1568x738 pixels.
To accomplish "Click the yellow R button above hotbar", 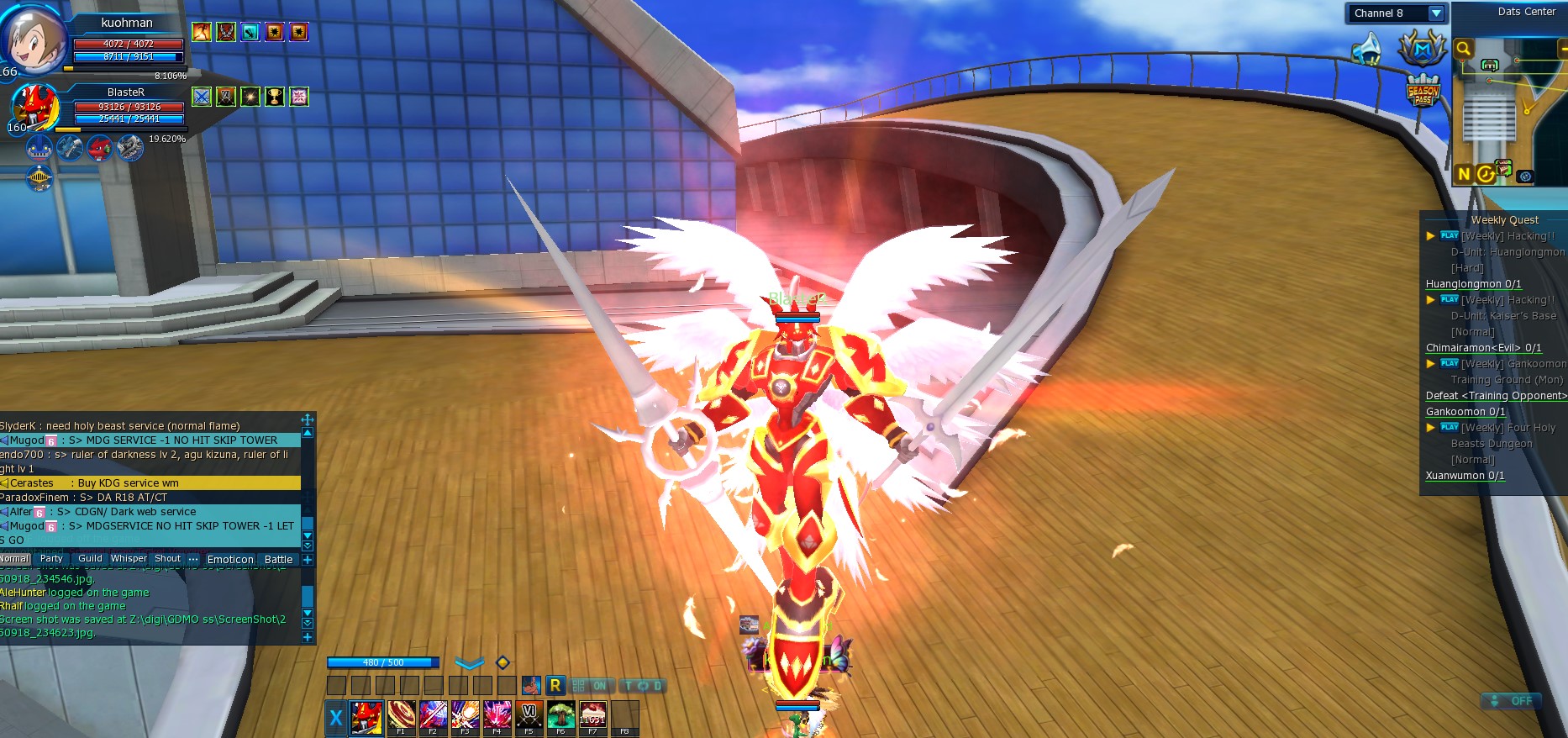I will pyautogui.click(x=555, y=685).
